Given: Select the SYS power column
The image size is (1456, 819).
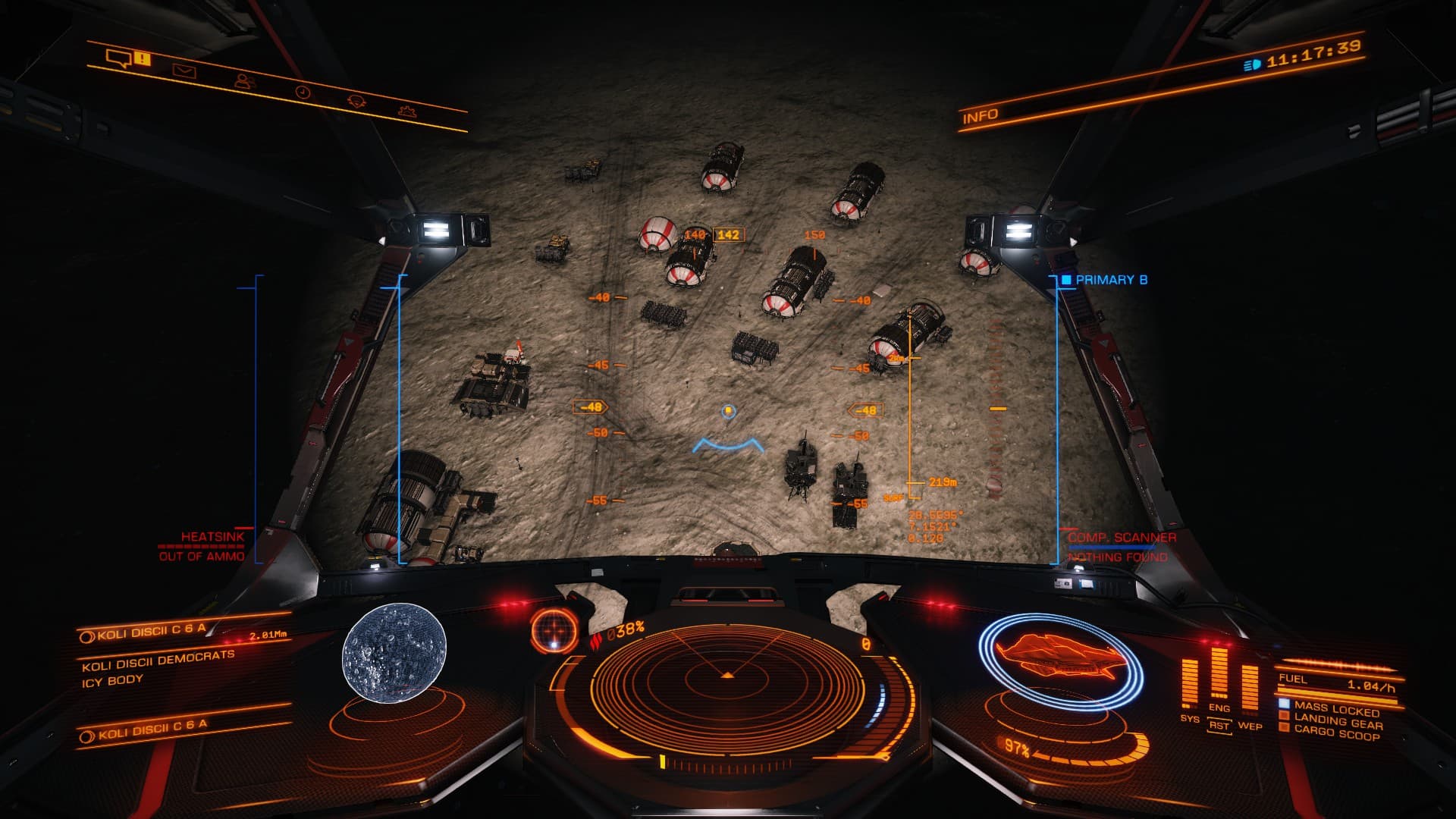Looking at the screenshot, I should (1189, 682).
